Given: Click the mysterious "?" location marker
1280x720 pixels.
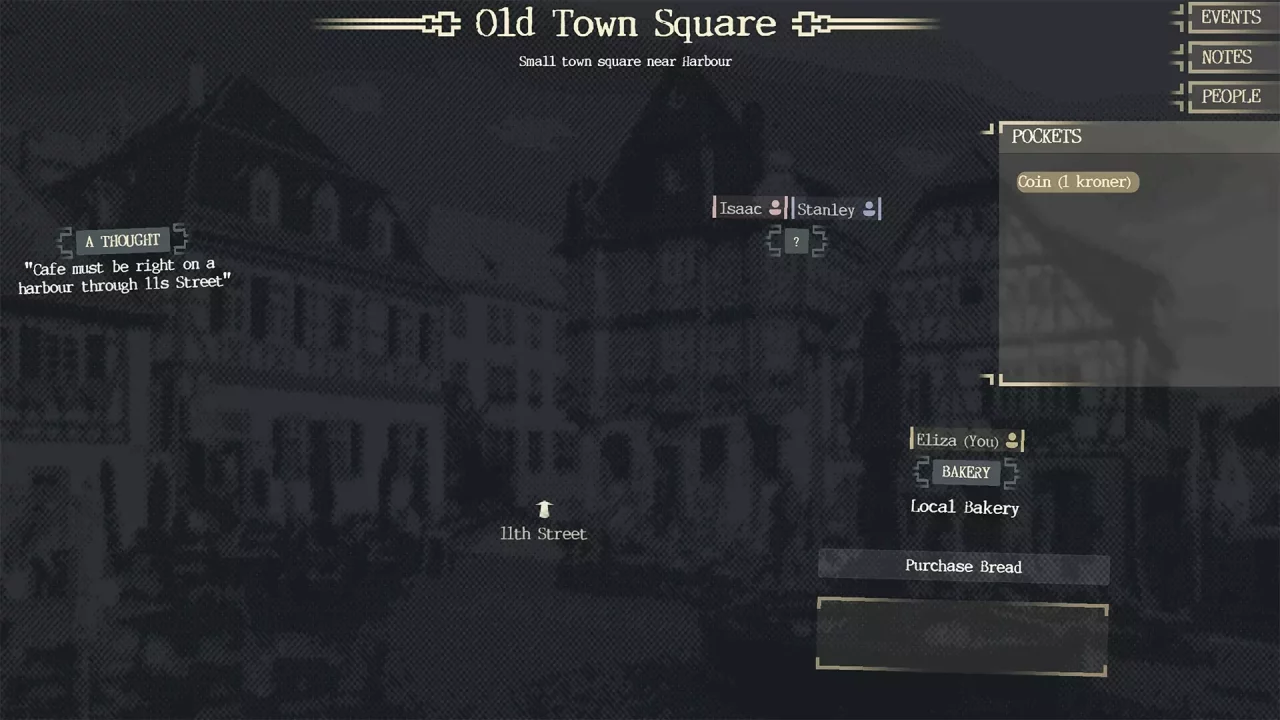Looking at the screenshot, I should (x=795, y=241).
